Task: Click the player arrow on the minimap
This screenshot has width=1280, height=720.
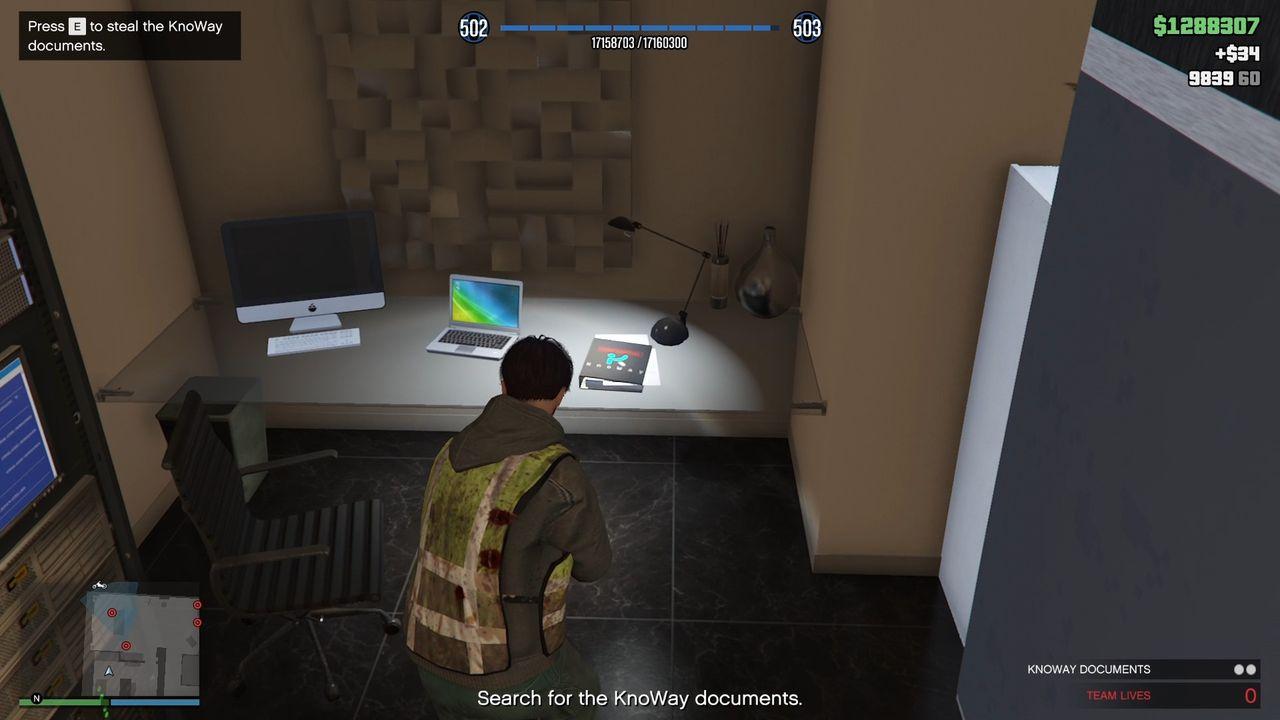Action: (109, 672)
